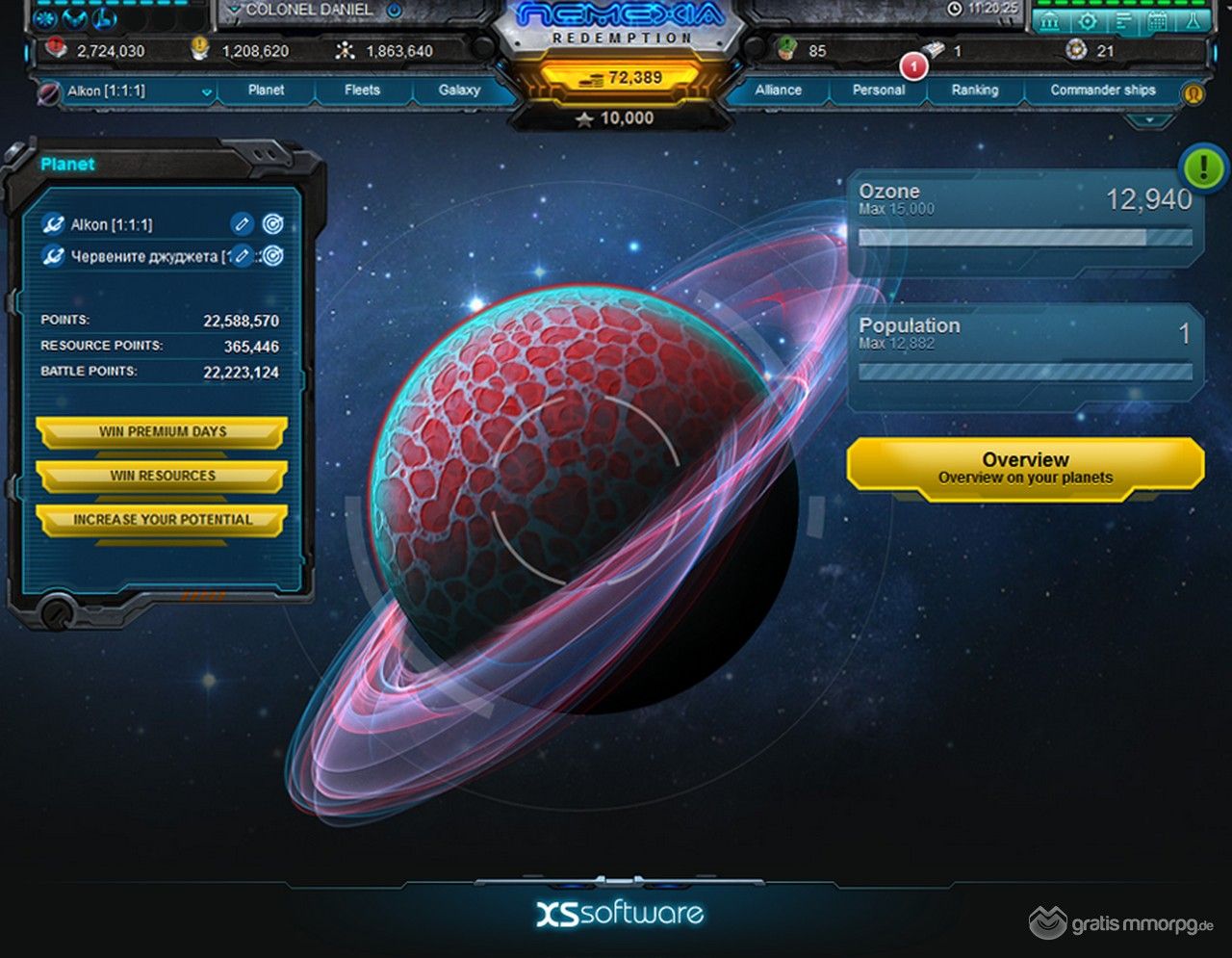The height and width of the screenshot is (958, 1232).
Task: Open the Alliance menu
Action: (x=778, y=90)
